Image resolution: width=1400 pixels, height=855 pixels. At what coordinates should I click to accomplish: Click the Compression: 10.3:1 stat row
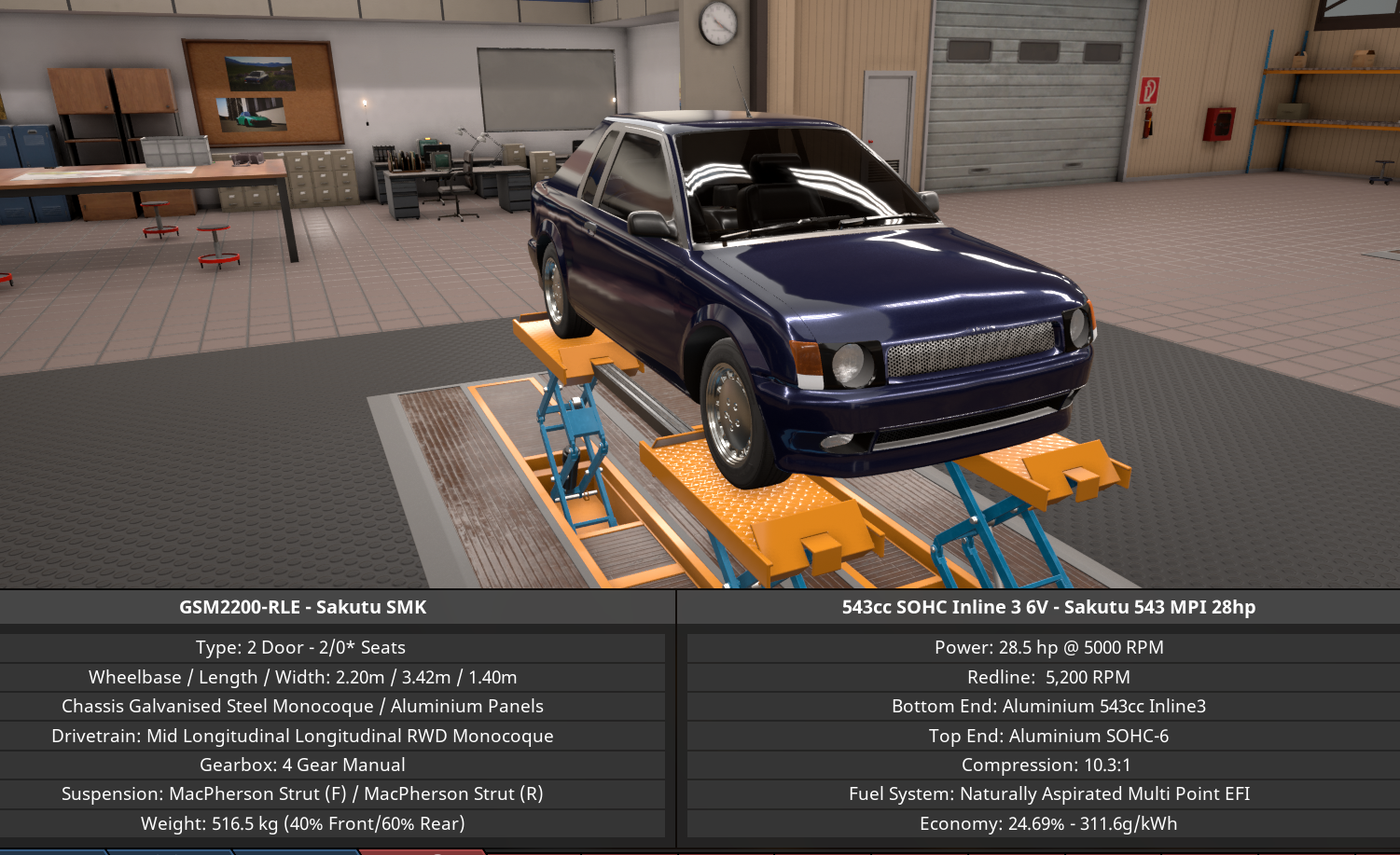coord(1048,765)
